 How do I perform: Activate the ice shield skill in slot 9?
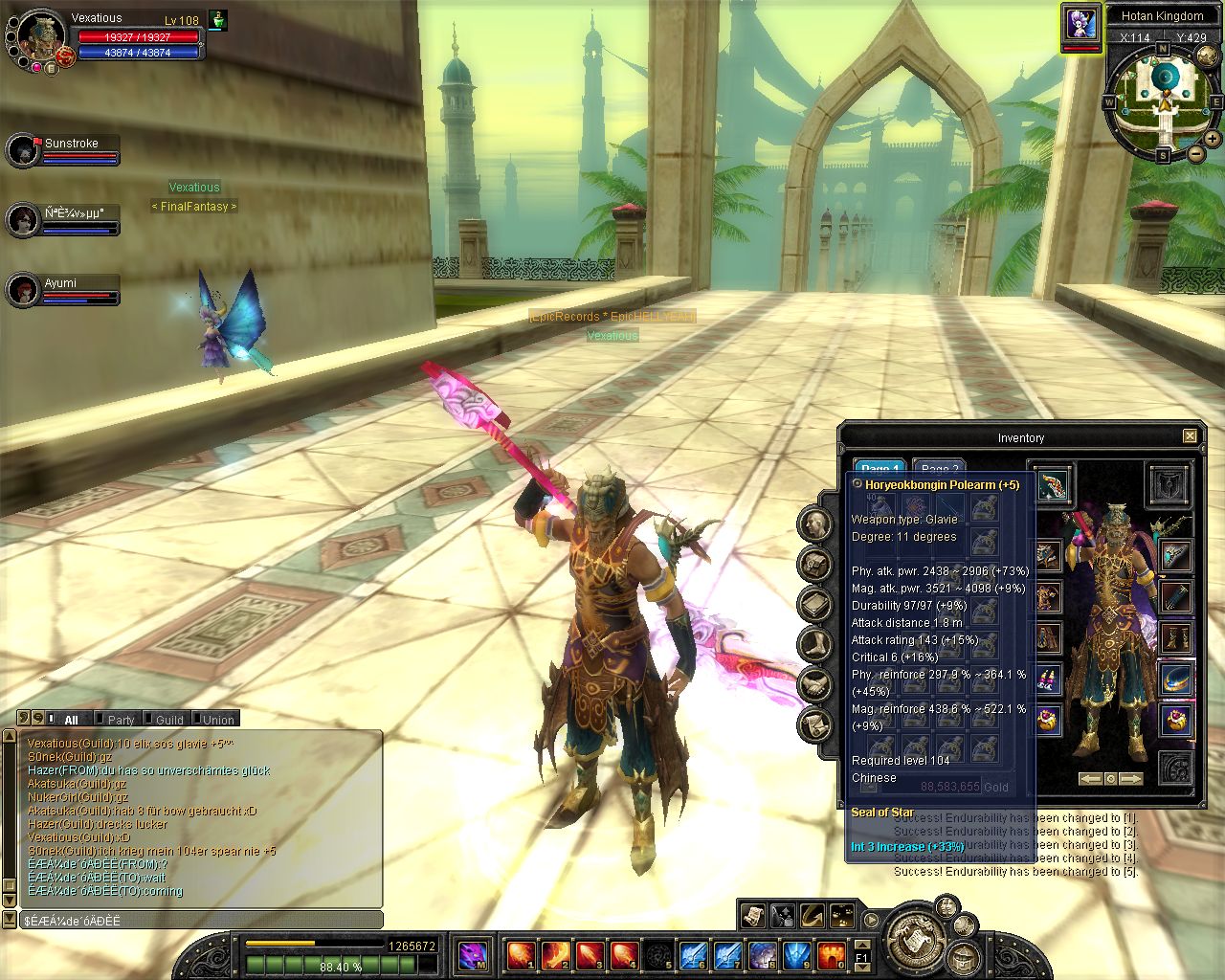[x=797, y=955]
